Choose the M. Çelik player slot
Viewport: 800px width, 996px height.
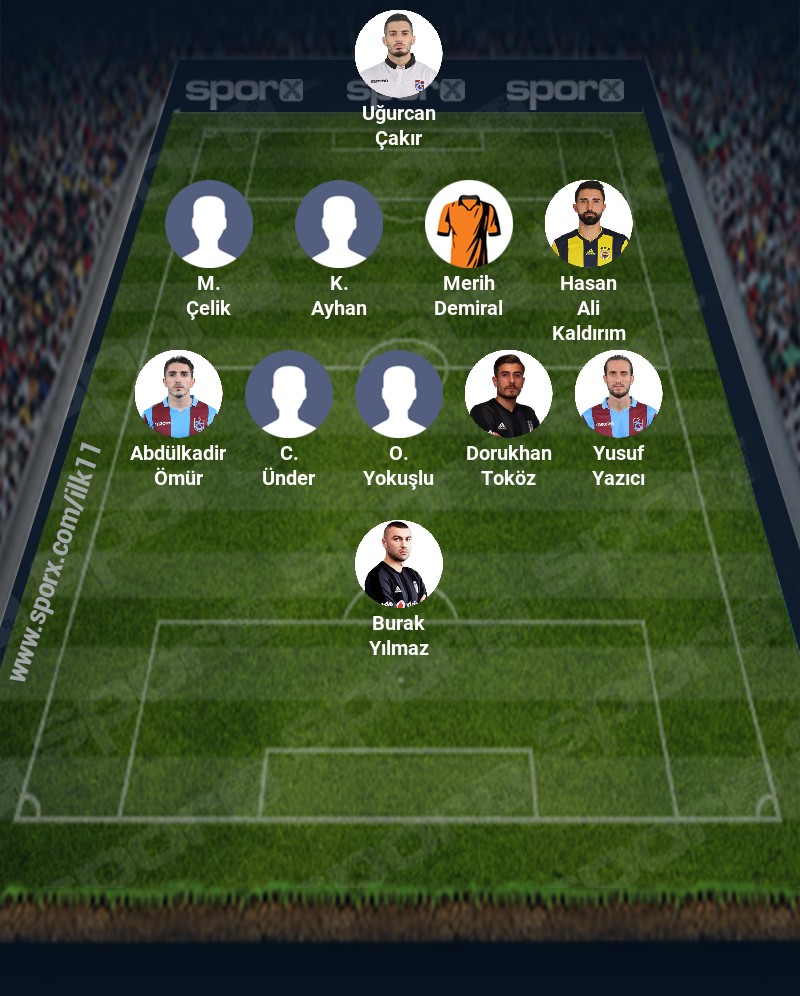point(209,224)
